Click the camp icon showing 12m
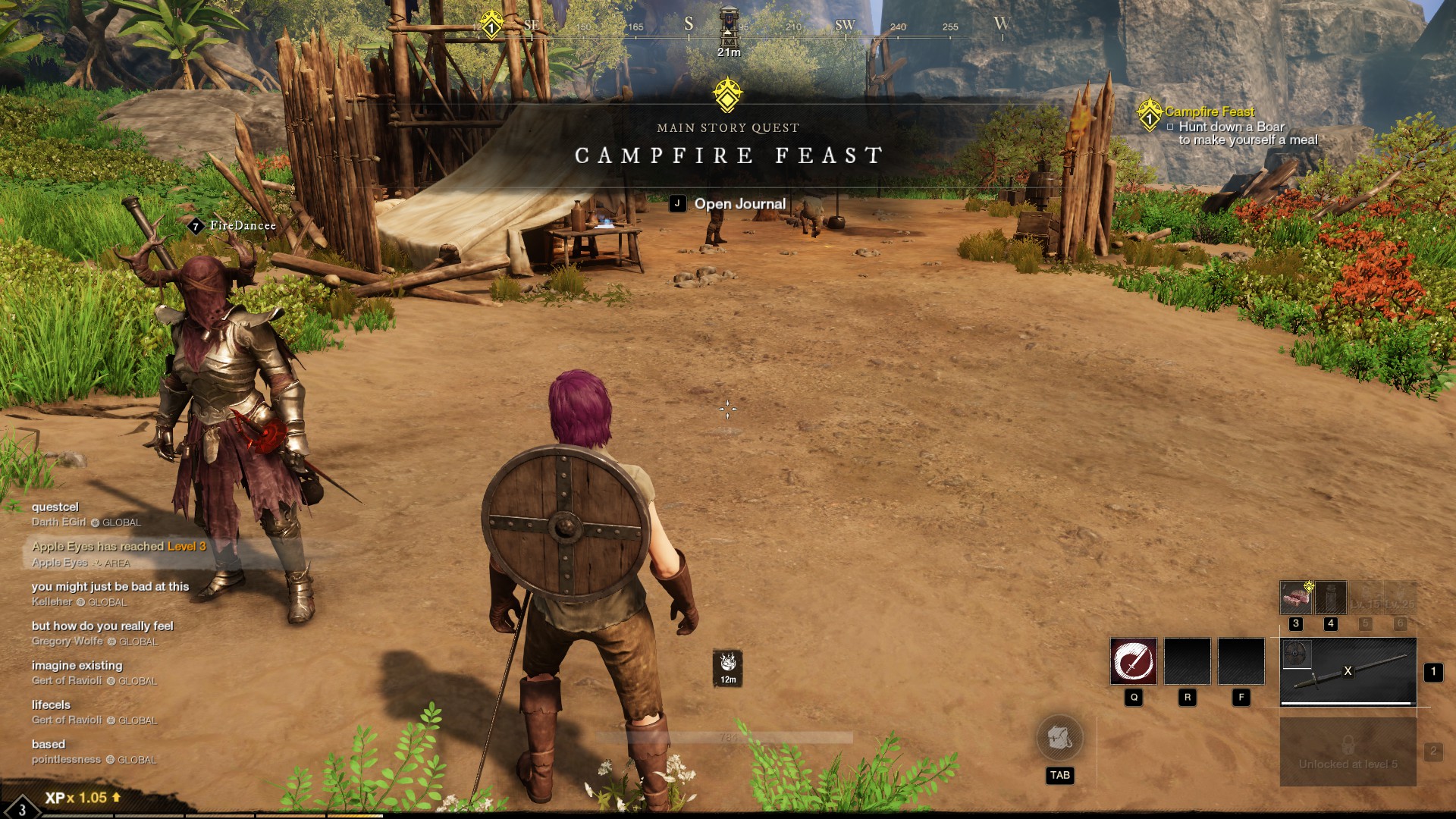 click(728, 667)
